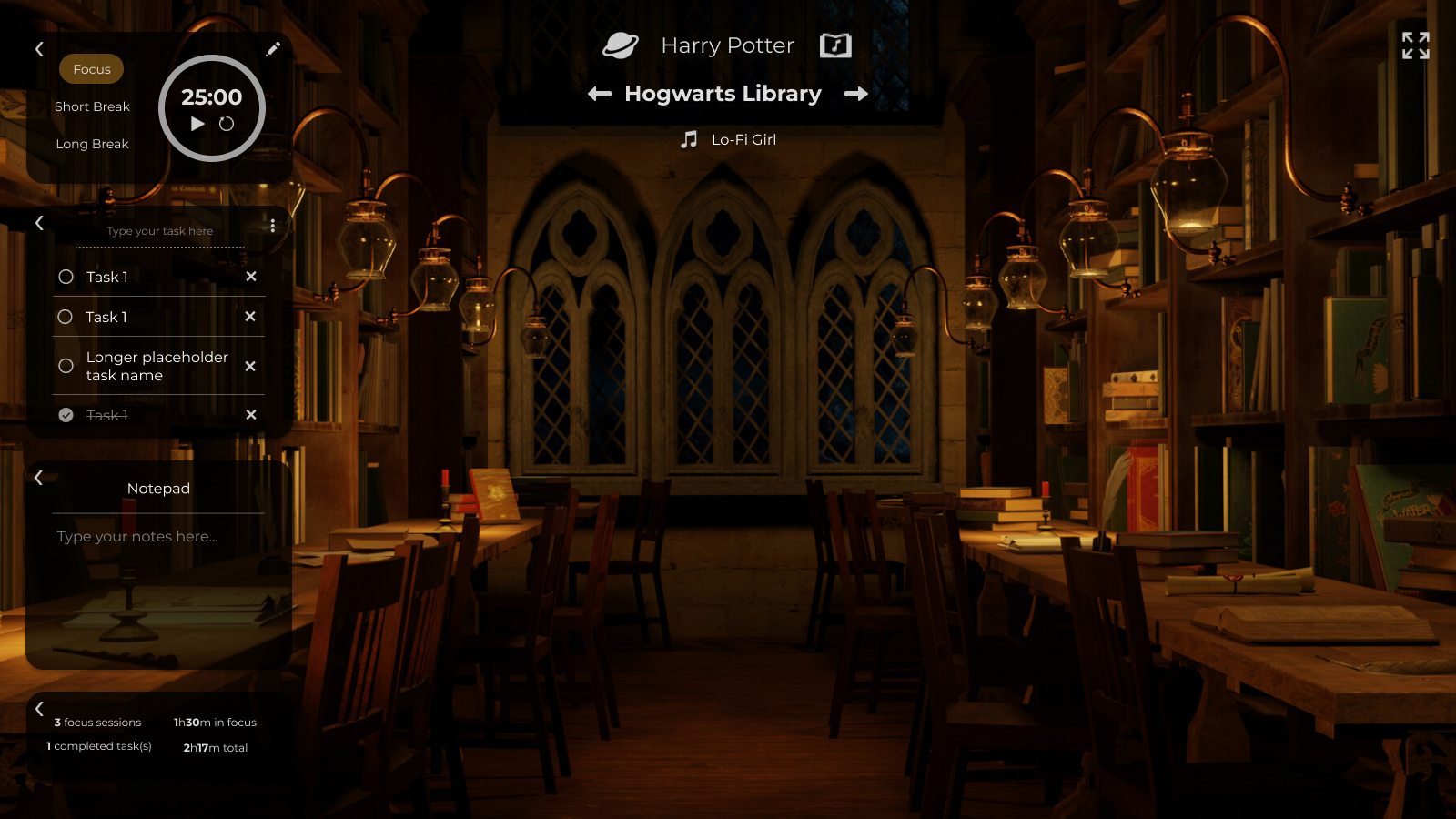Open the tasks three-dot options menu

[273, 225]
